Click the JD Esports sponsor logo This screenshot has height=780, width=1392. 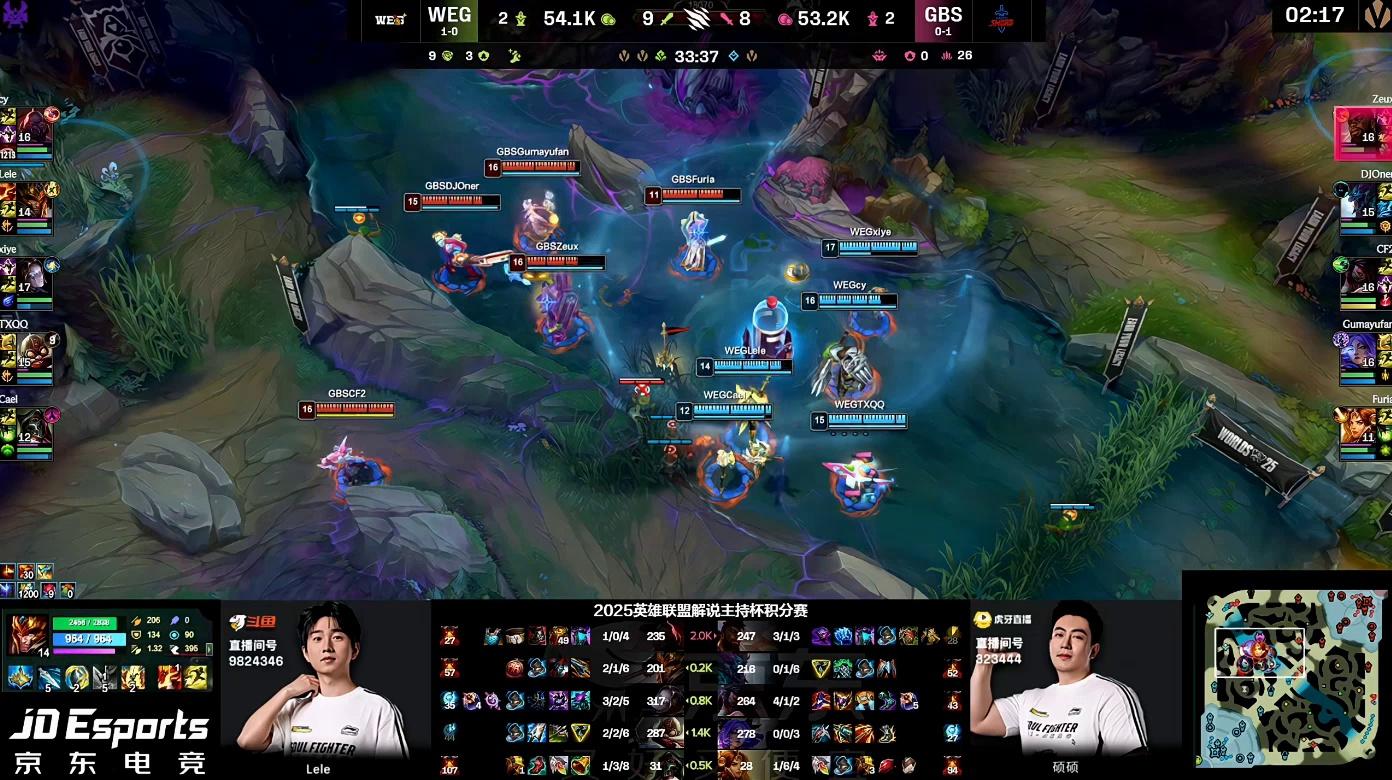108,740
